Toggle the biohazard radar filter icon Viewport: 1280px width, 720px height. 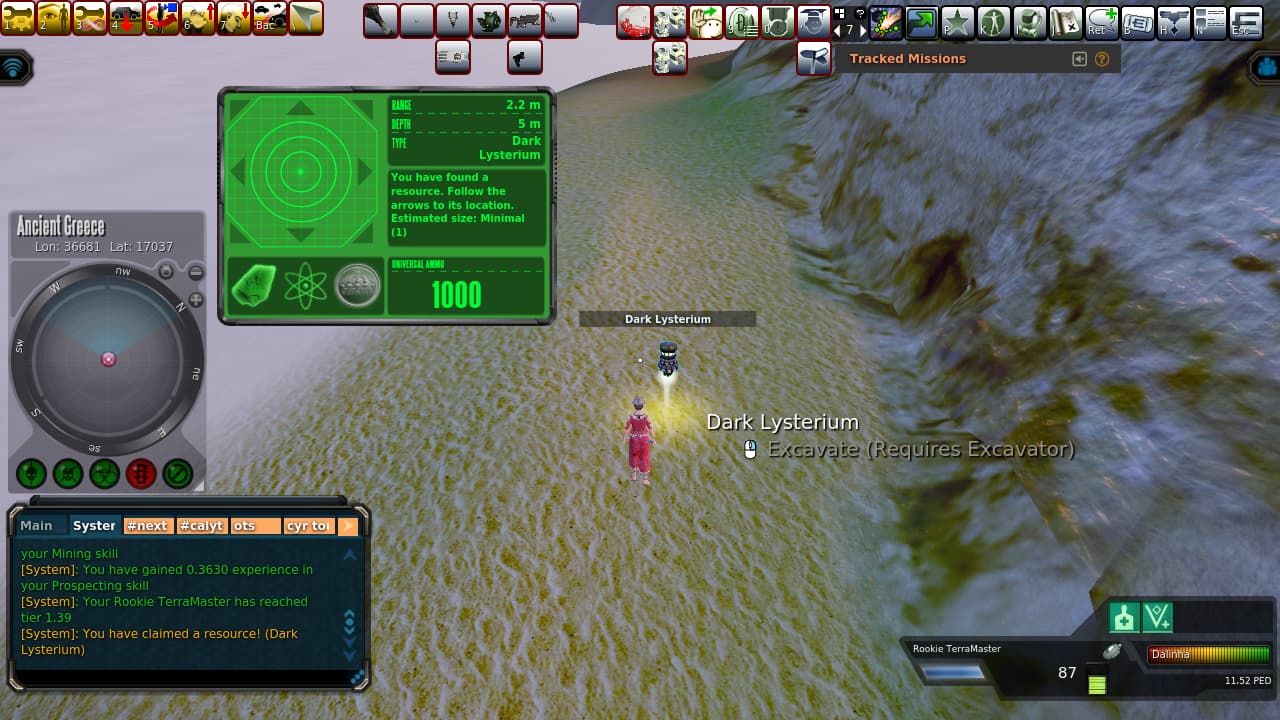tap(104, 473)
